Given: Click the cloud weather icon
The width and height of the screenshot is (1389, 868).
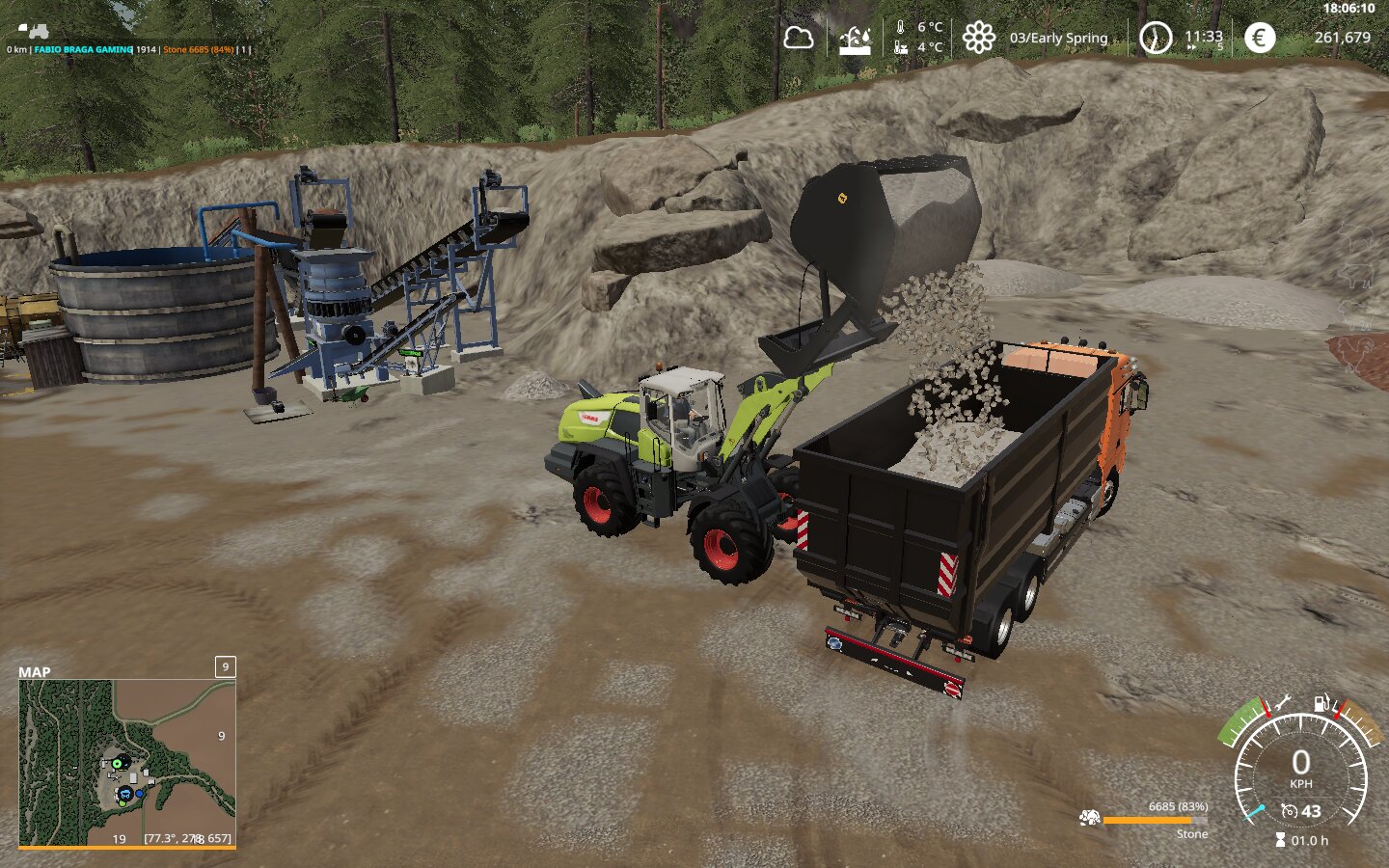Looking at the screenshot, I should tap(798, 39).
